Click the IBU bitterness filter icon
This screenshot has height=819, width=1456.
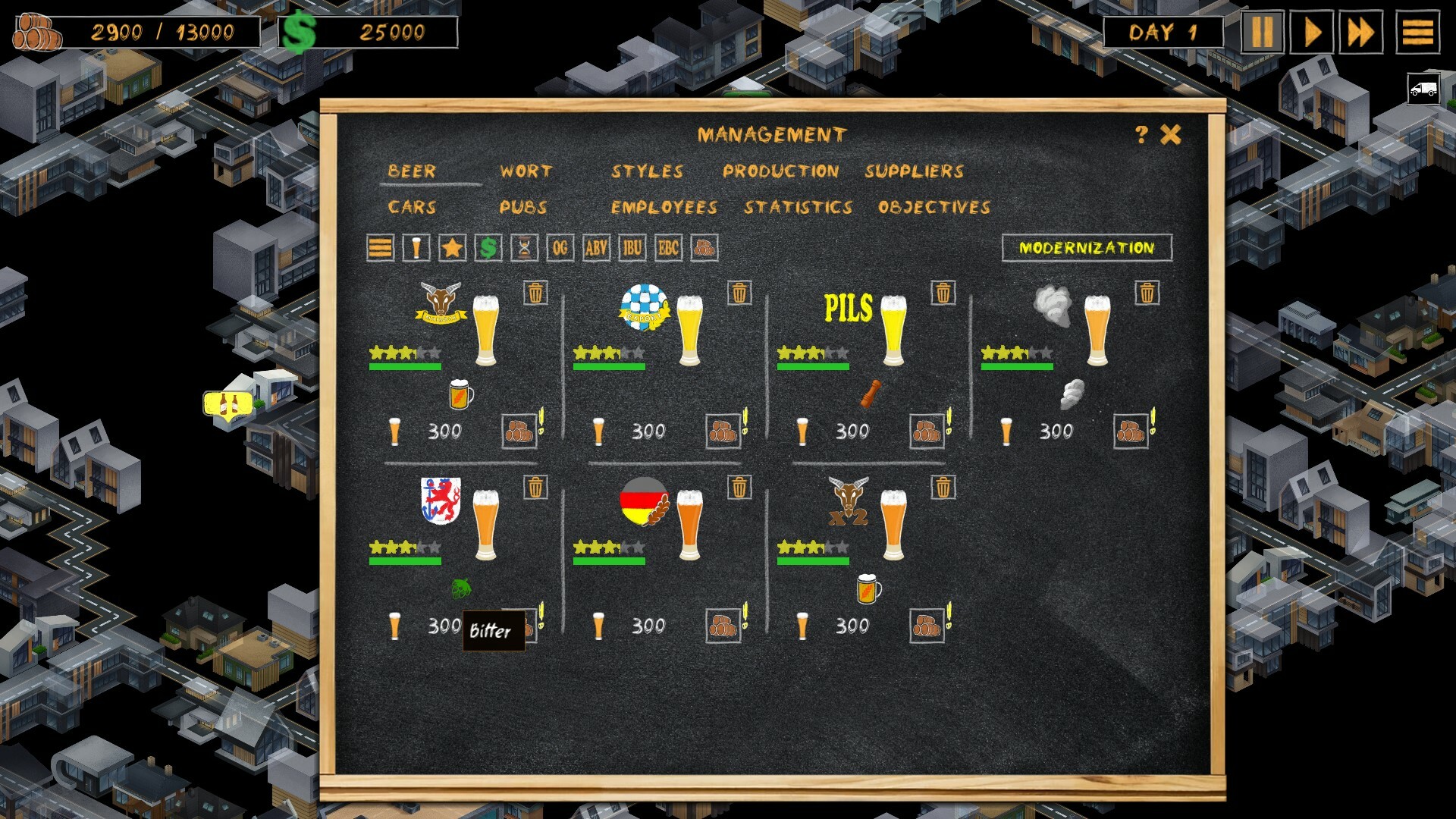(x=632, y=247)
